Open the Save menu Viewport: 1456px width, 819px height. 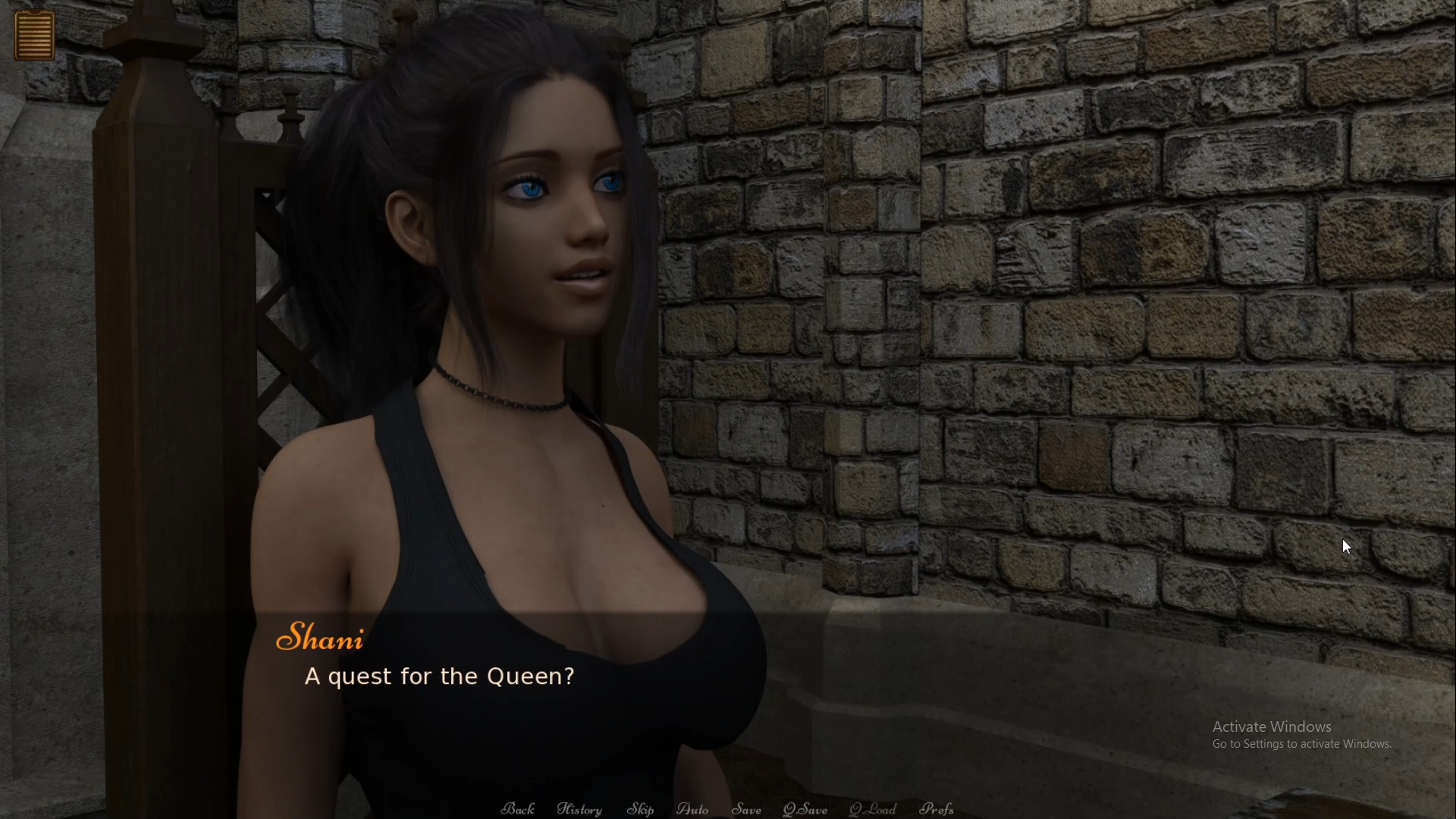pos(746,809)
